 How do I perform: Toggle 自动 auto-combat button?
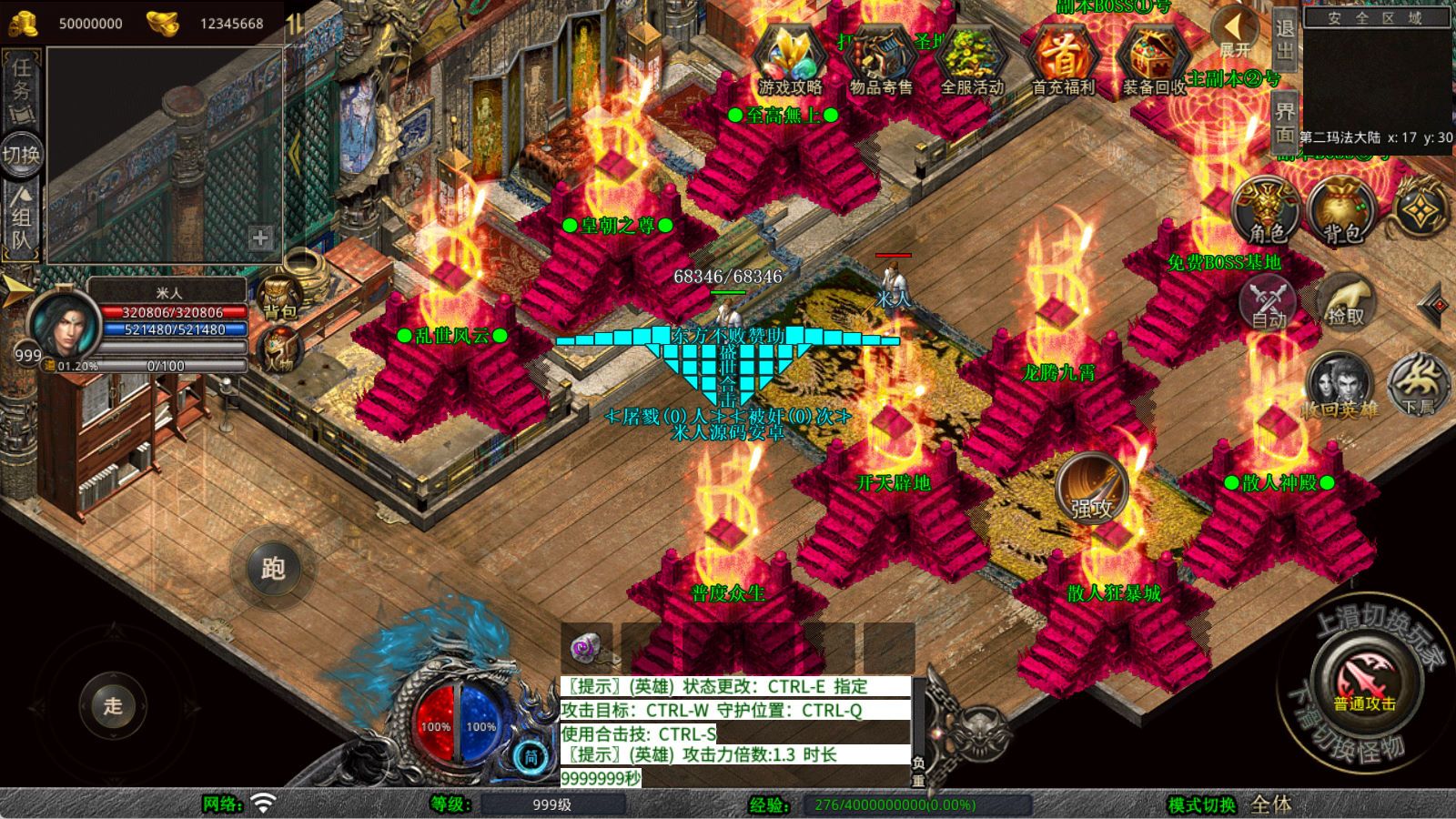1269,302
